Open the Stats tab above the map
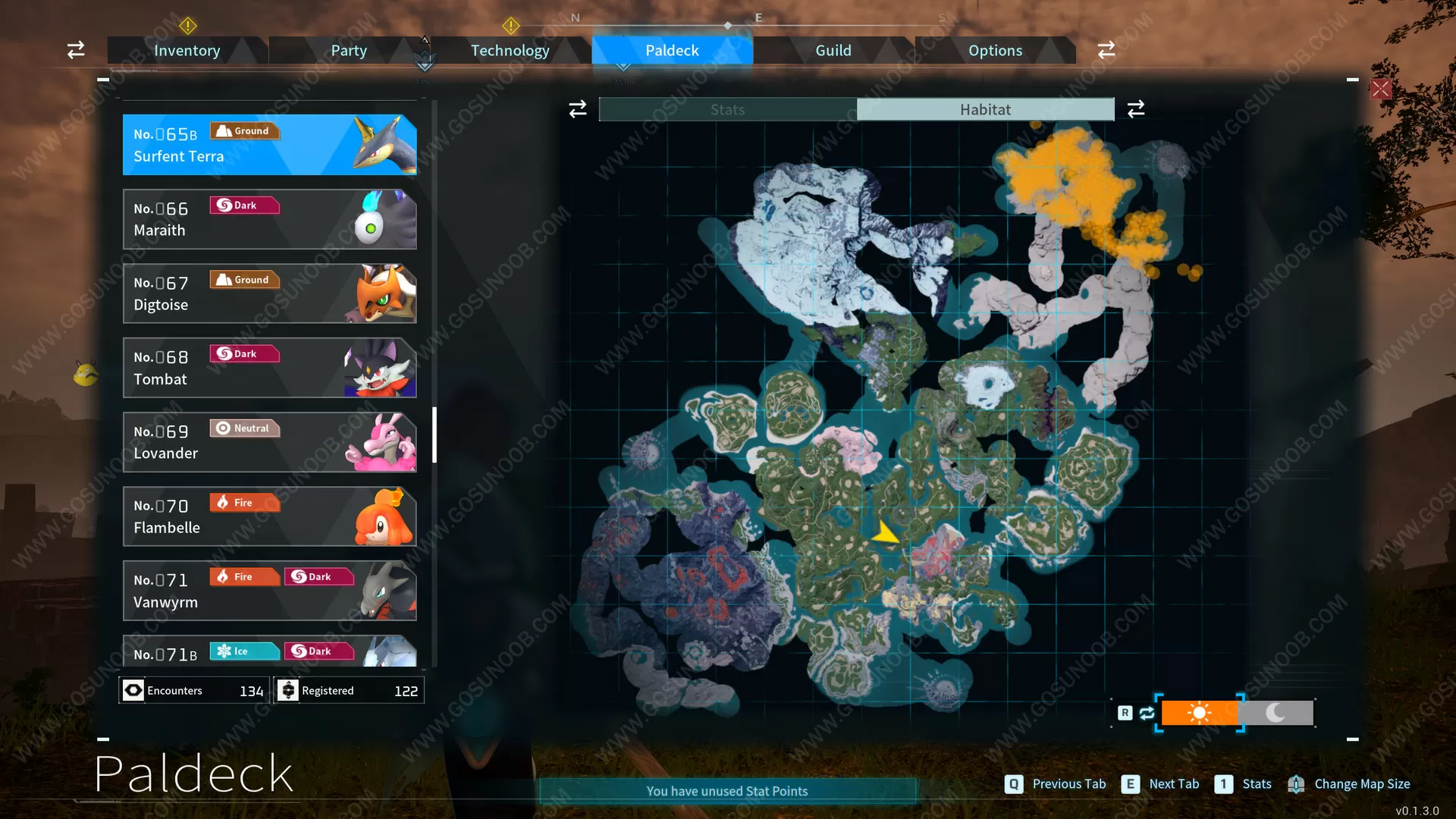Image resolution: width=1456 pixels, height=819 pixels. pyautogui.click(x=726, y=108)
